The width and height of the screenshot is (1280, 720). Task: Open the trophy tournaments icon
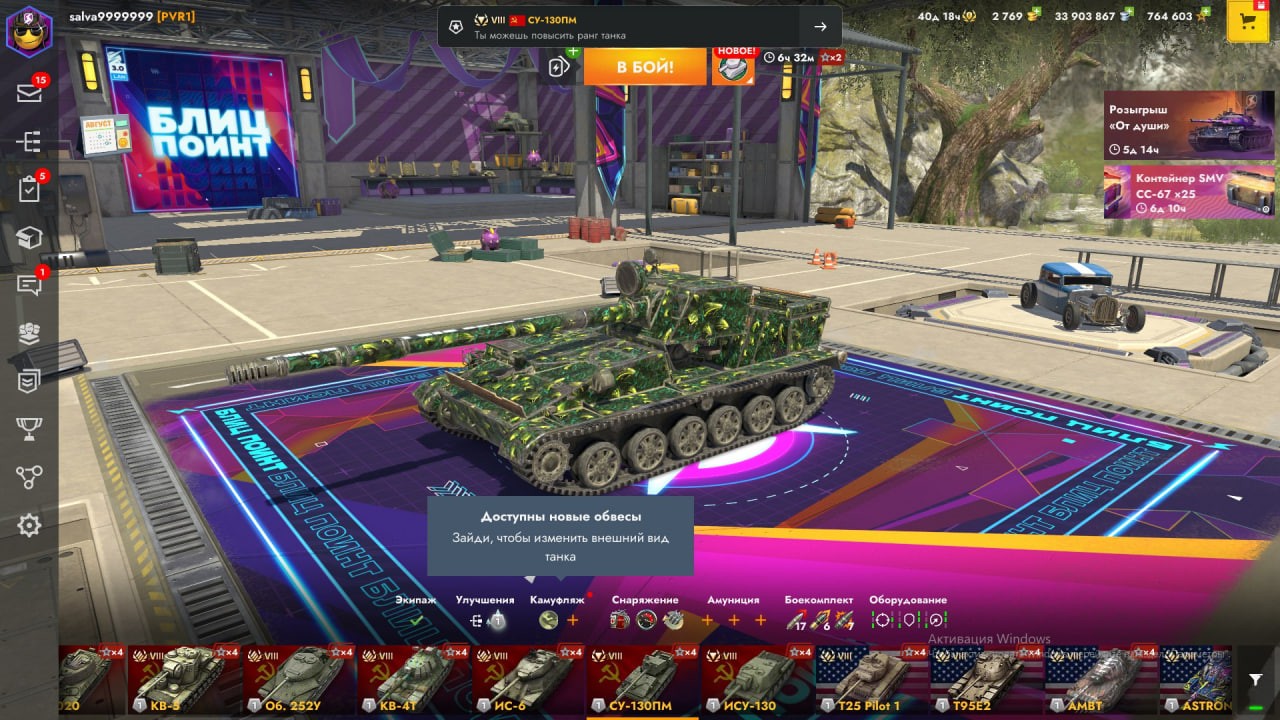29,429
